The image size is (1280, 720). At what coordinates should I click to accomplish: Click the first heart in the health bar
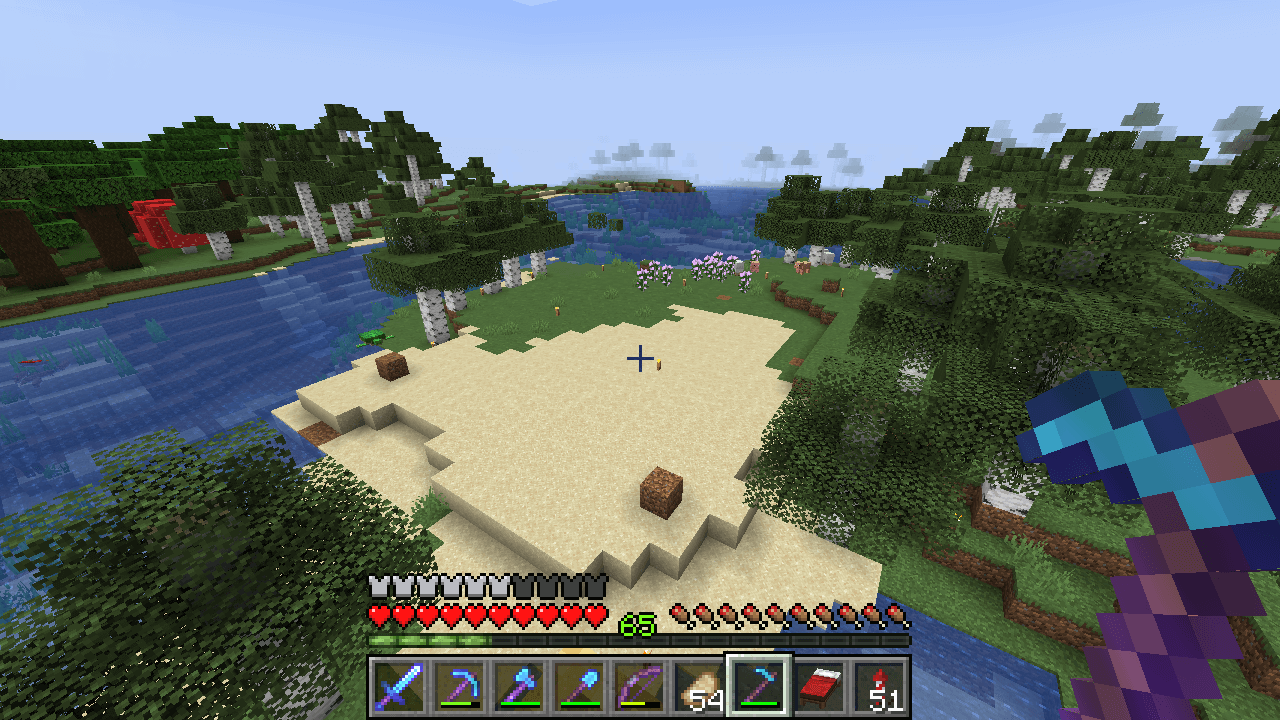click(378, 612)
